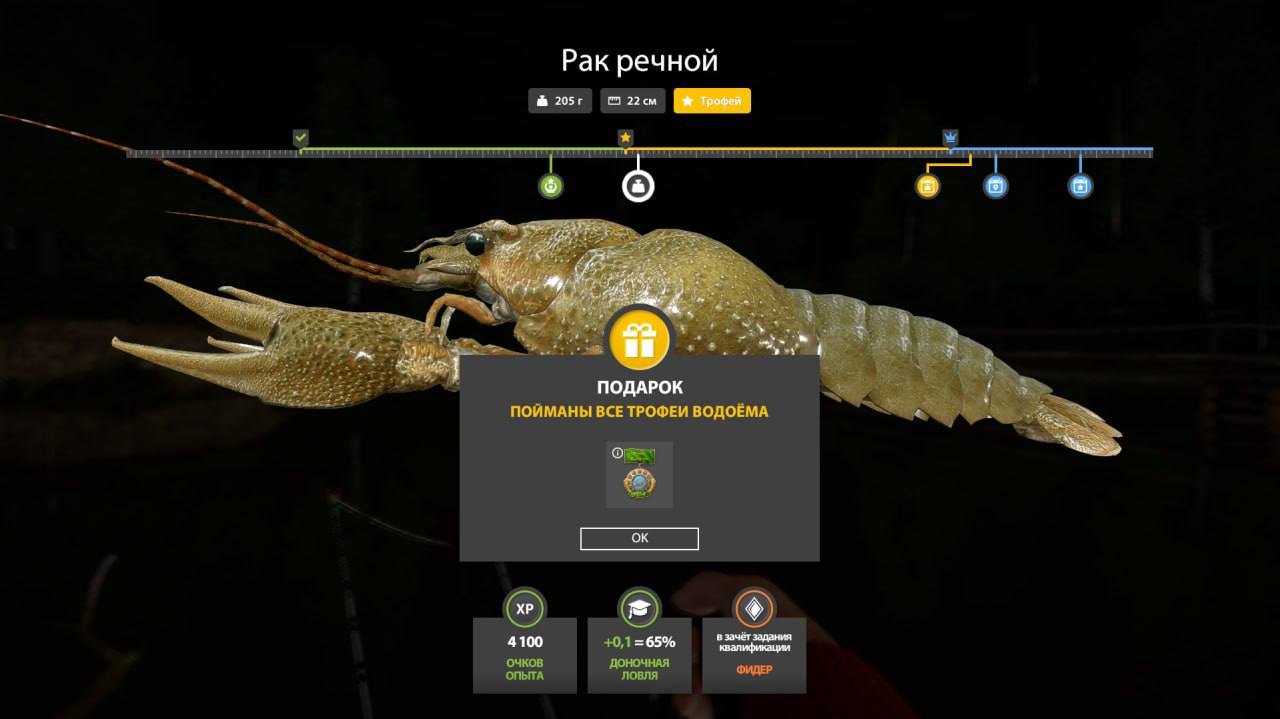Open the info icon on the gift medal

coord(617,453)
